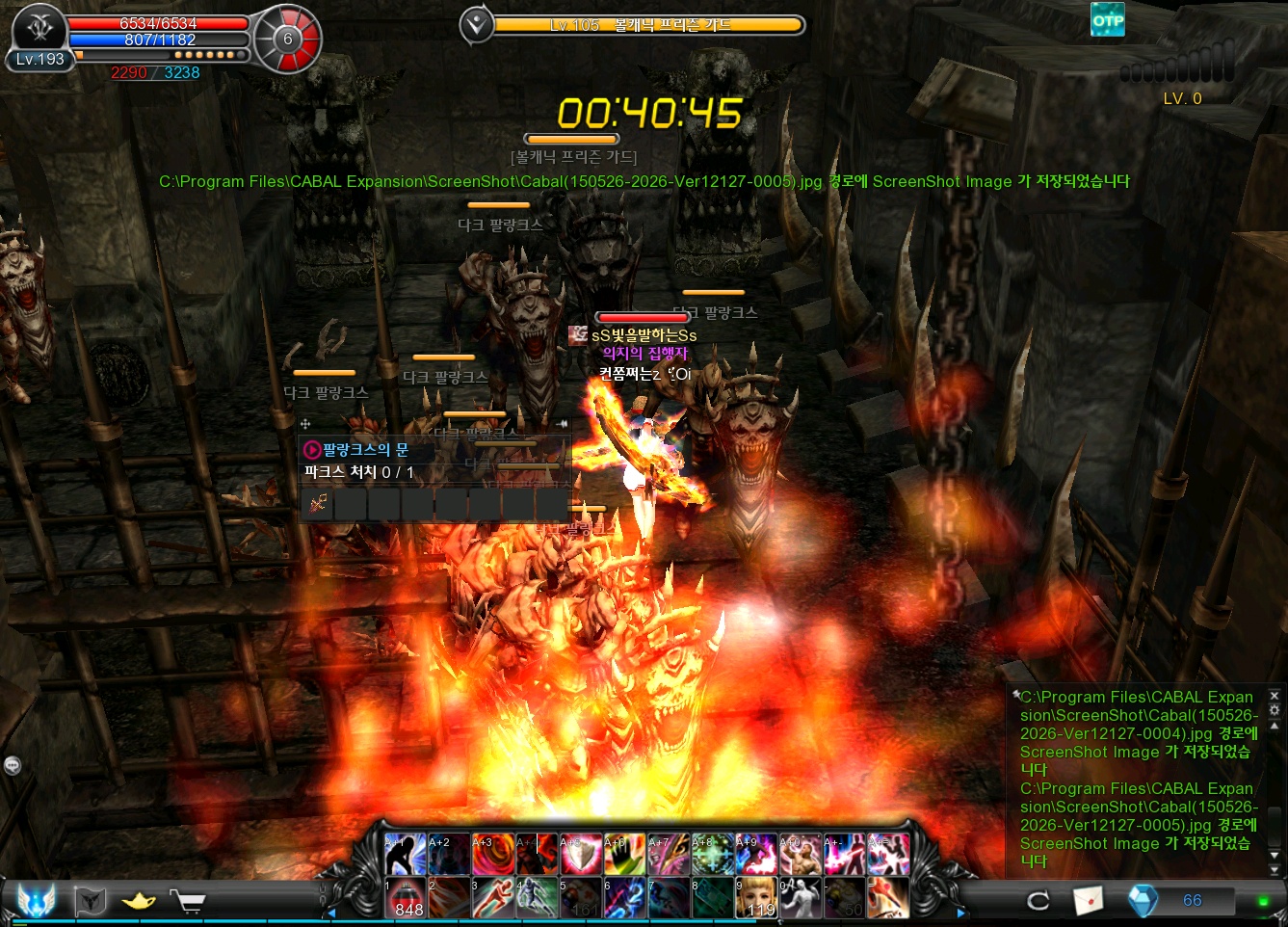Open the cash shop cart icon
The height and width of the screenshot is (927, 1288).
tap(189, 901)
